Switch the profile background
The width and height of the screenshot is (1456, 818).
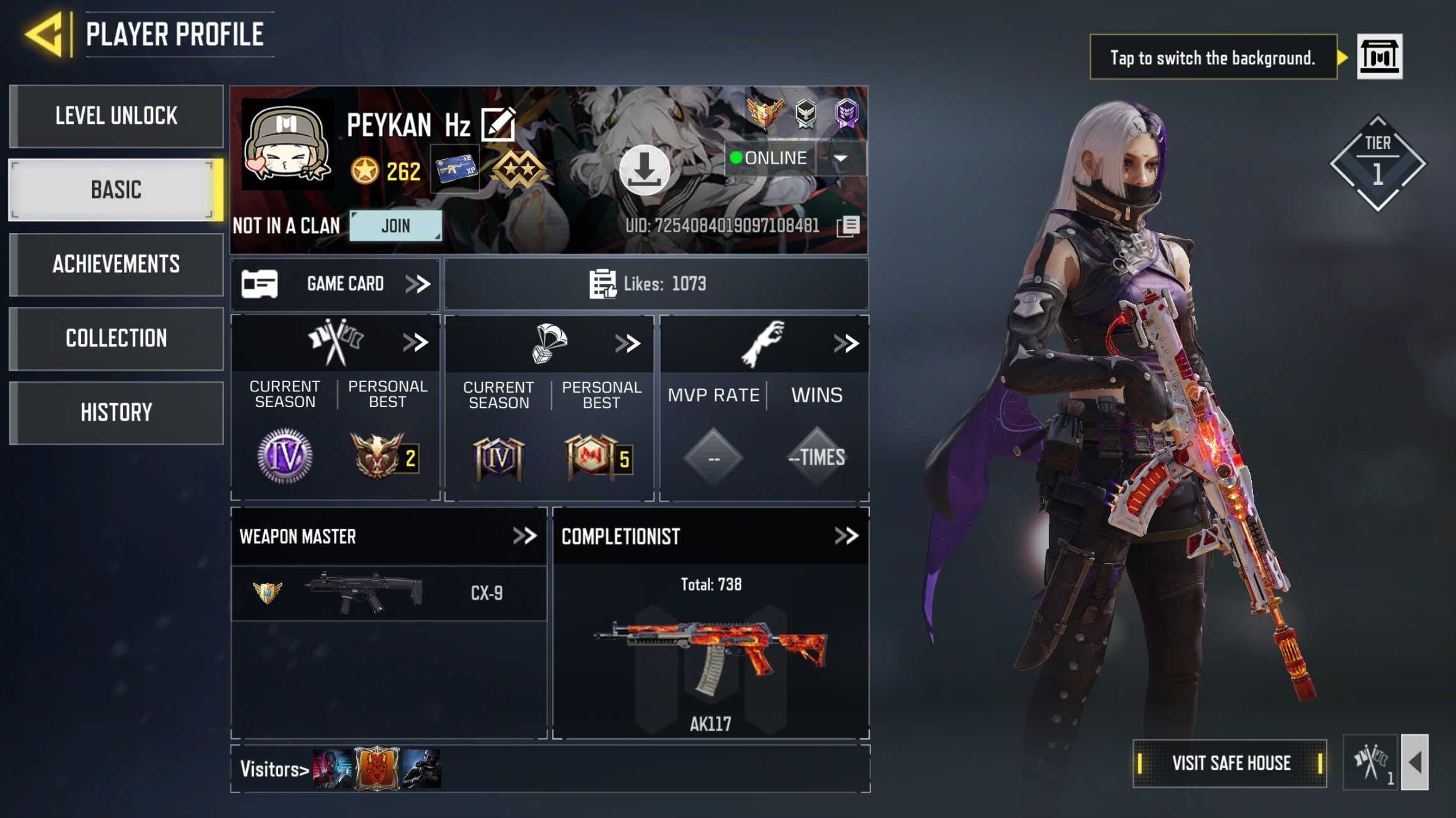[x=1379, y=57]
